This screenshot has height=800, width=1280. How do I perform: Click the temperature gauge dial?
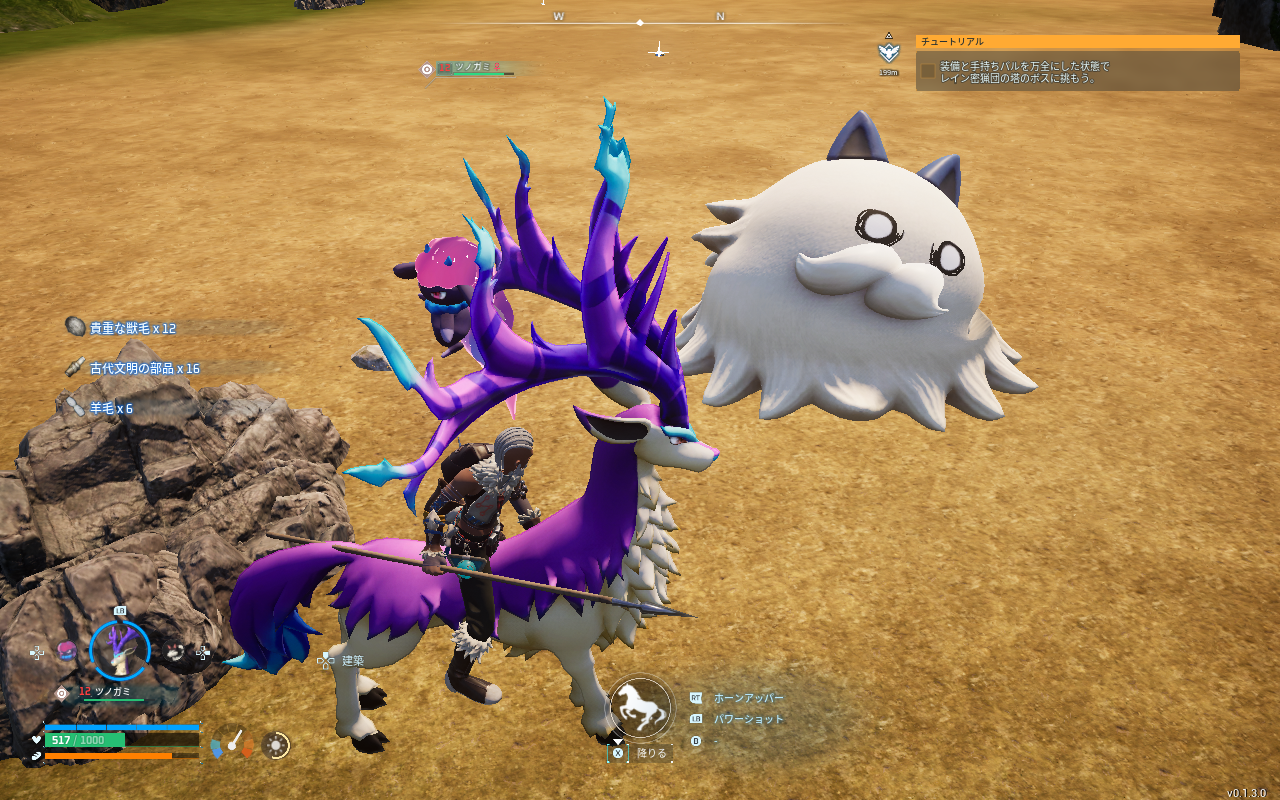(x=232, y=742)
